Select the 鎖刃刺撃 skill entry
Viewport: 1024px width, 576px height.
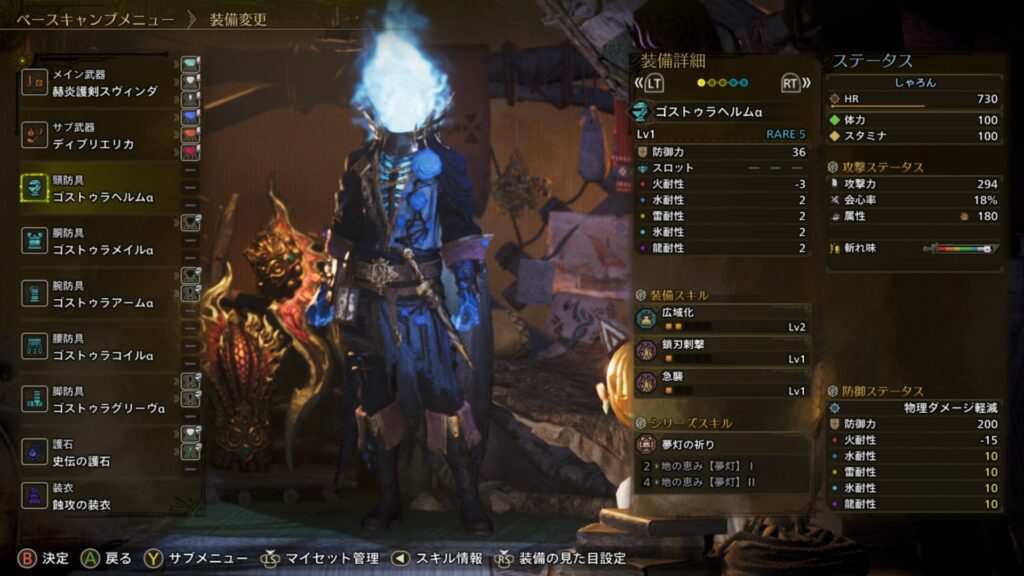[x=722, y=351]
